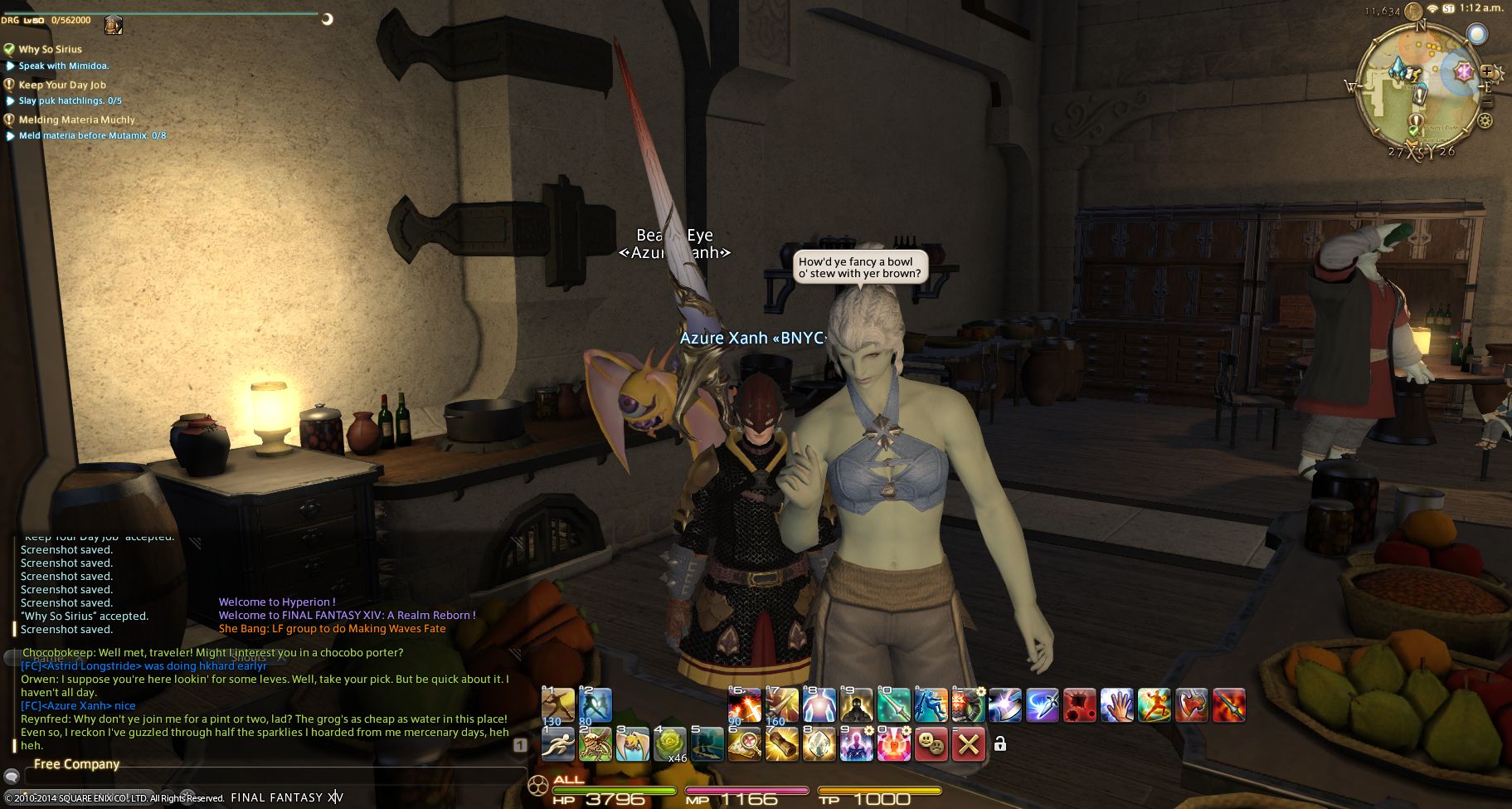Use the white crystal rock hotbar item

(819, 744)
